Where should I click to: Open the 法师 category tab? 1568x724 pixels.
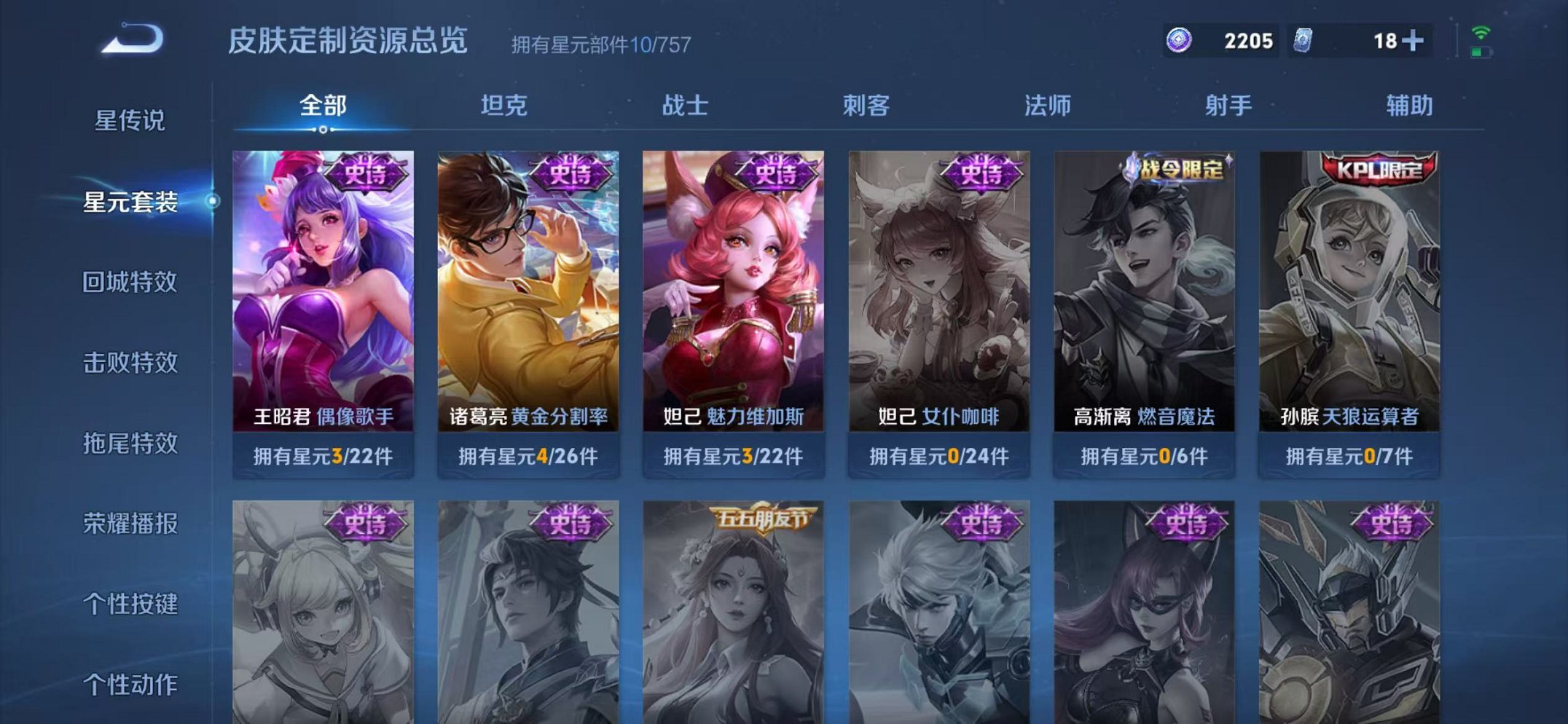pos(1045,106)
